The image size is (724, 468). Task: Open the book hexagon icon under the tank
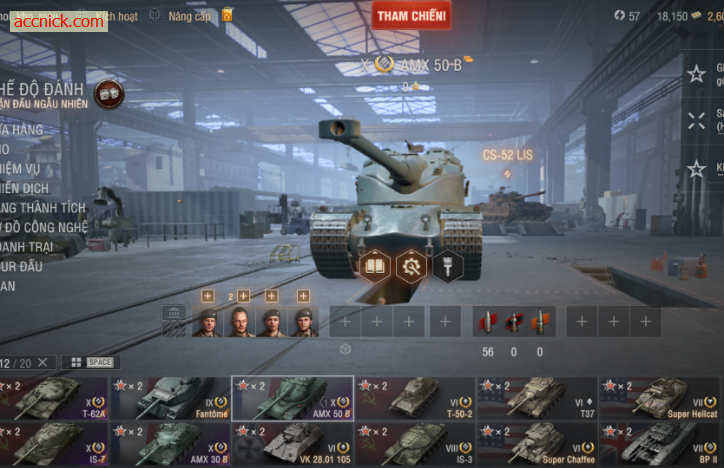click(x=374, y=266)
